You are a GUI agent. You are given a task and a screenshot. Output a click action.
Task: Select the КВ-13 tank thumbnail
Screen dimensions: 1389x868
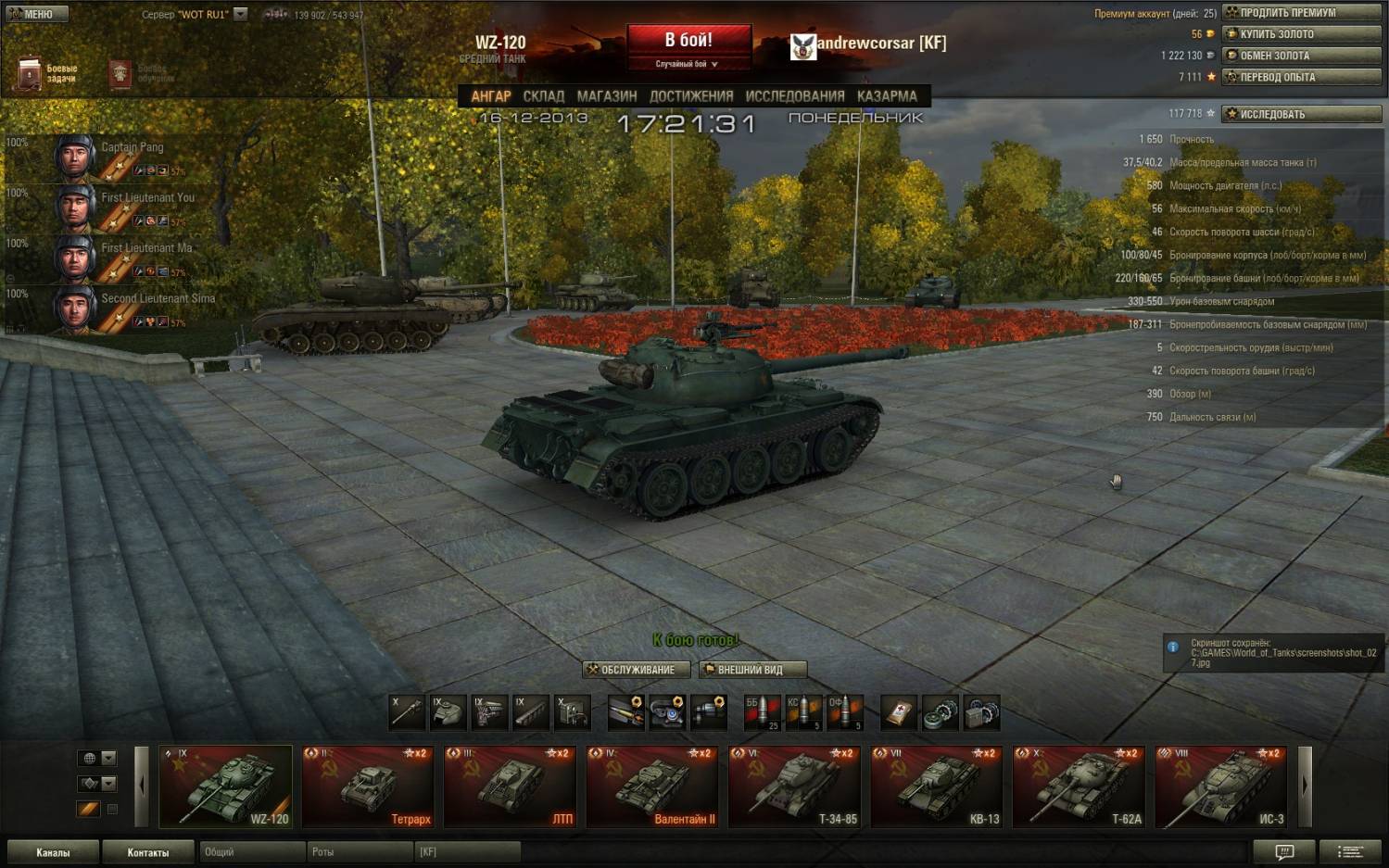[938, 786]
